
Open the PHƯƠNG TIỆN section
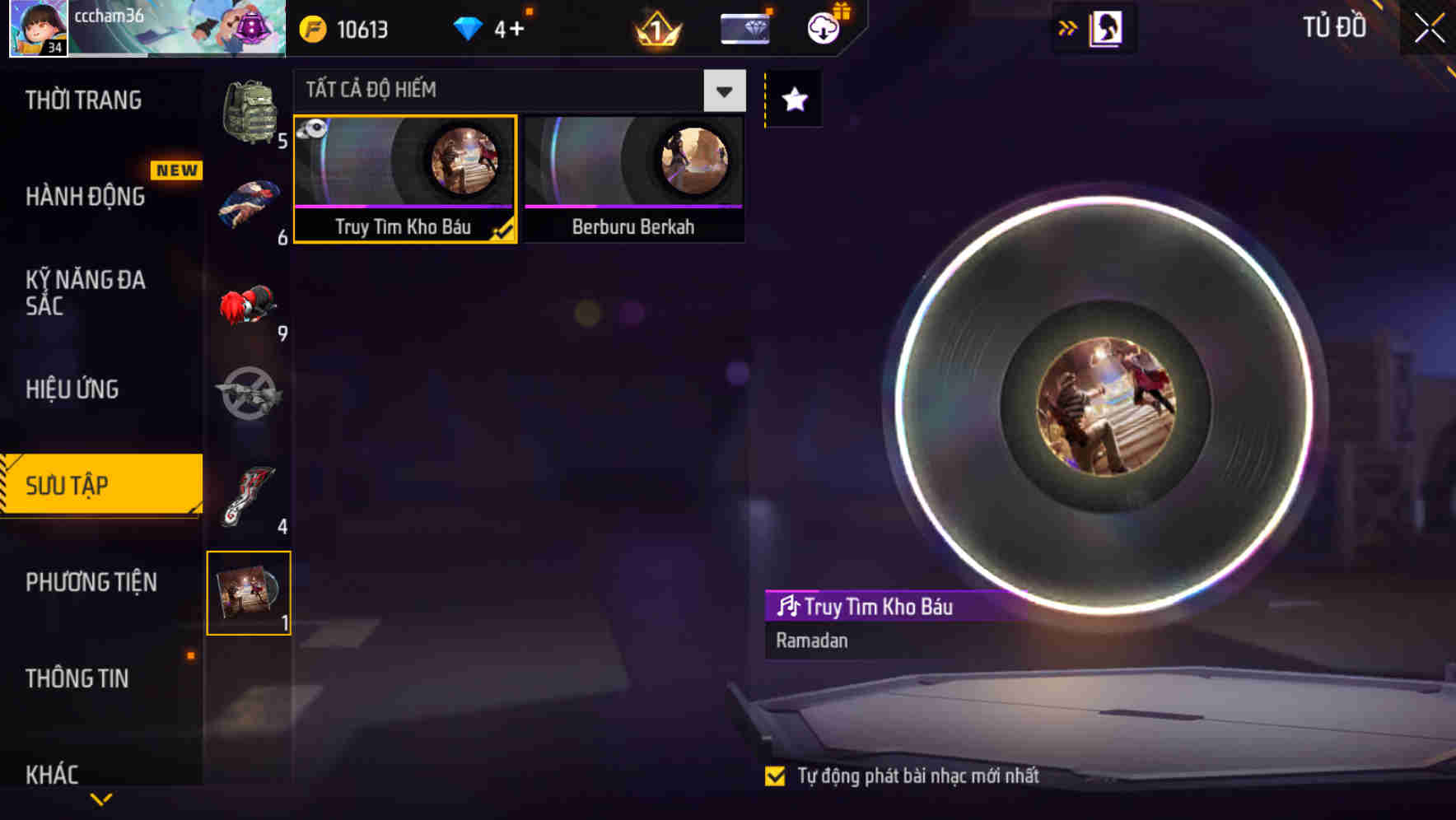(x=91, y=582)
